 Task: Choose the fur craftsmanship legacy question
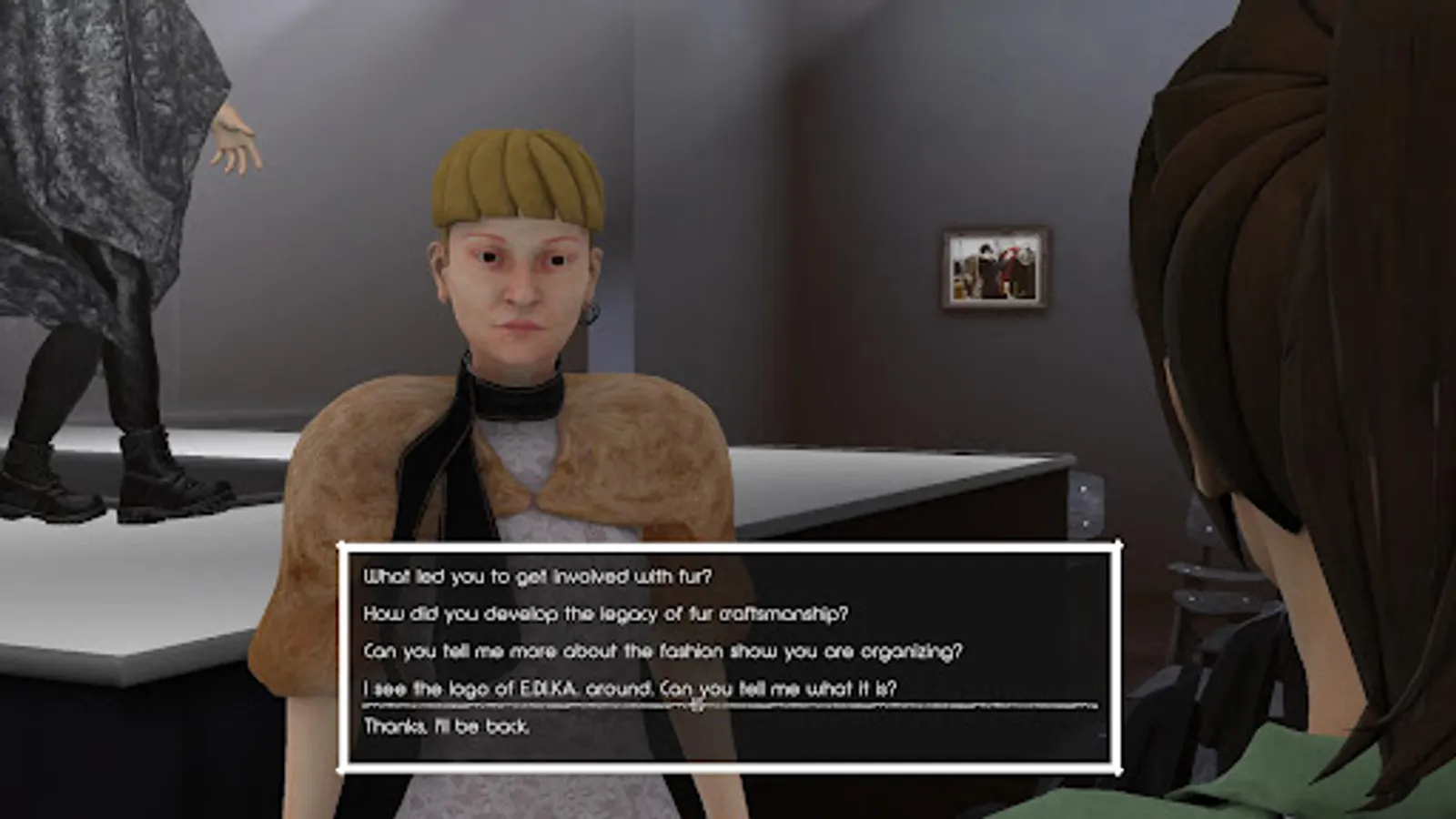[x=607, y=612]
